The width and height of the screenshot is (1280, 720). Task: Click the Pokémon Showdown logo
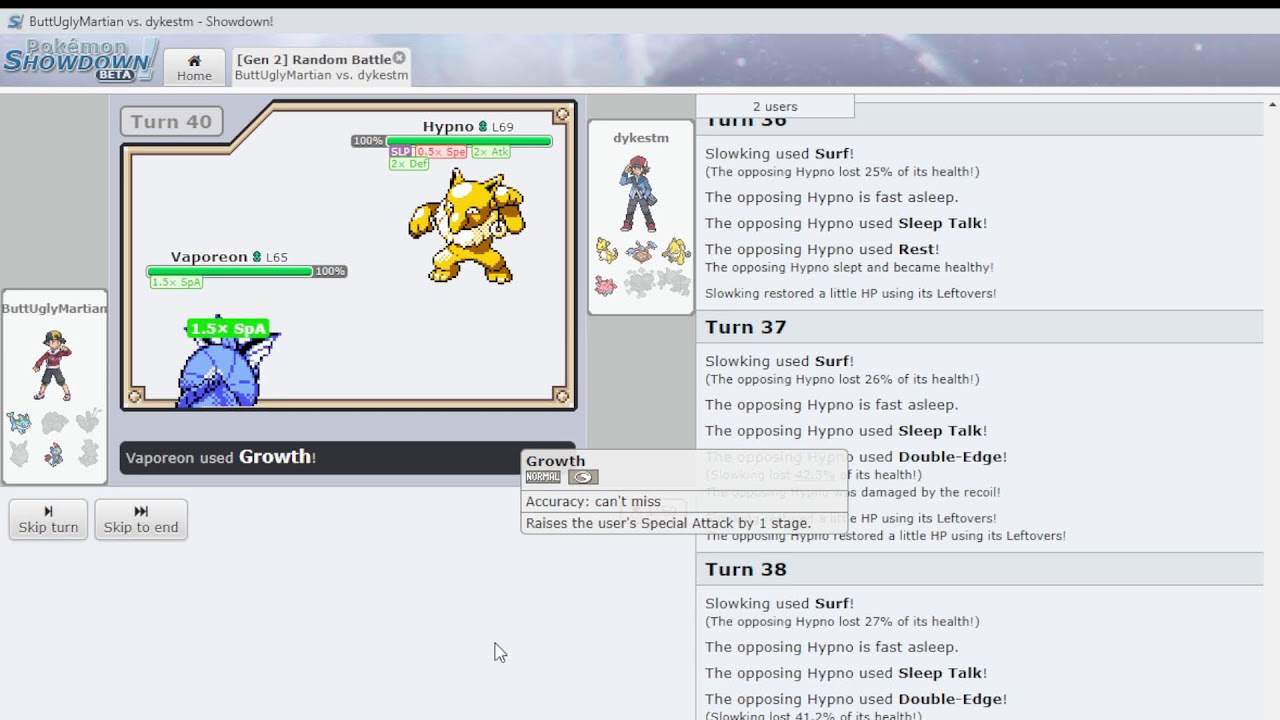point(80,61)
